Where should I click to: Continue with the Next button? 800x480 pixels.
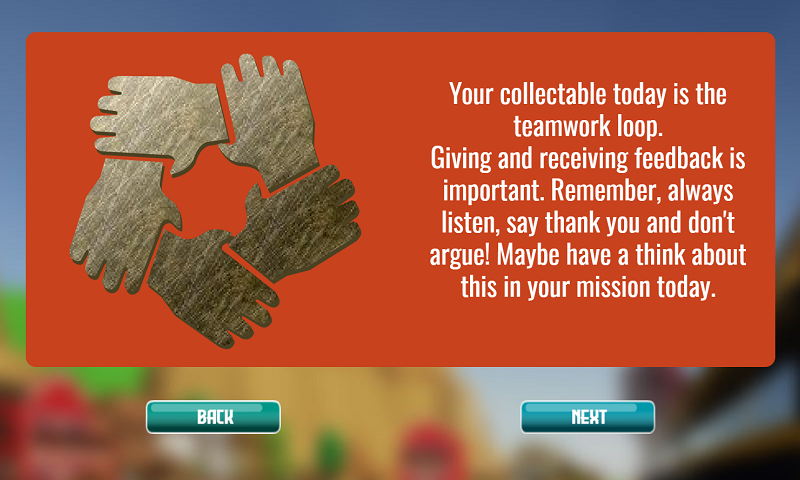pos(587,417)
